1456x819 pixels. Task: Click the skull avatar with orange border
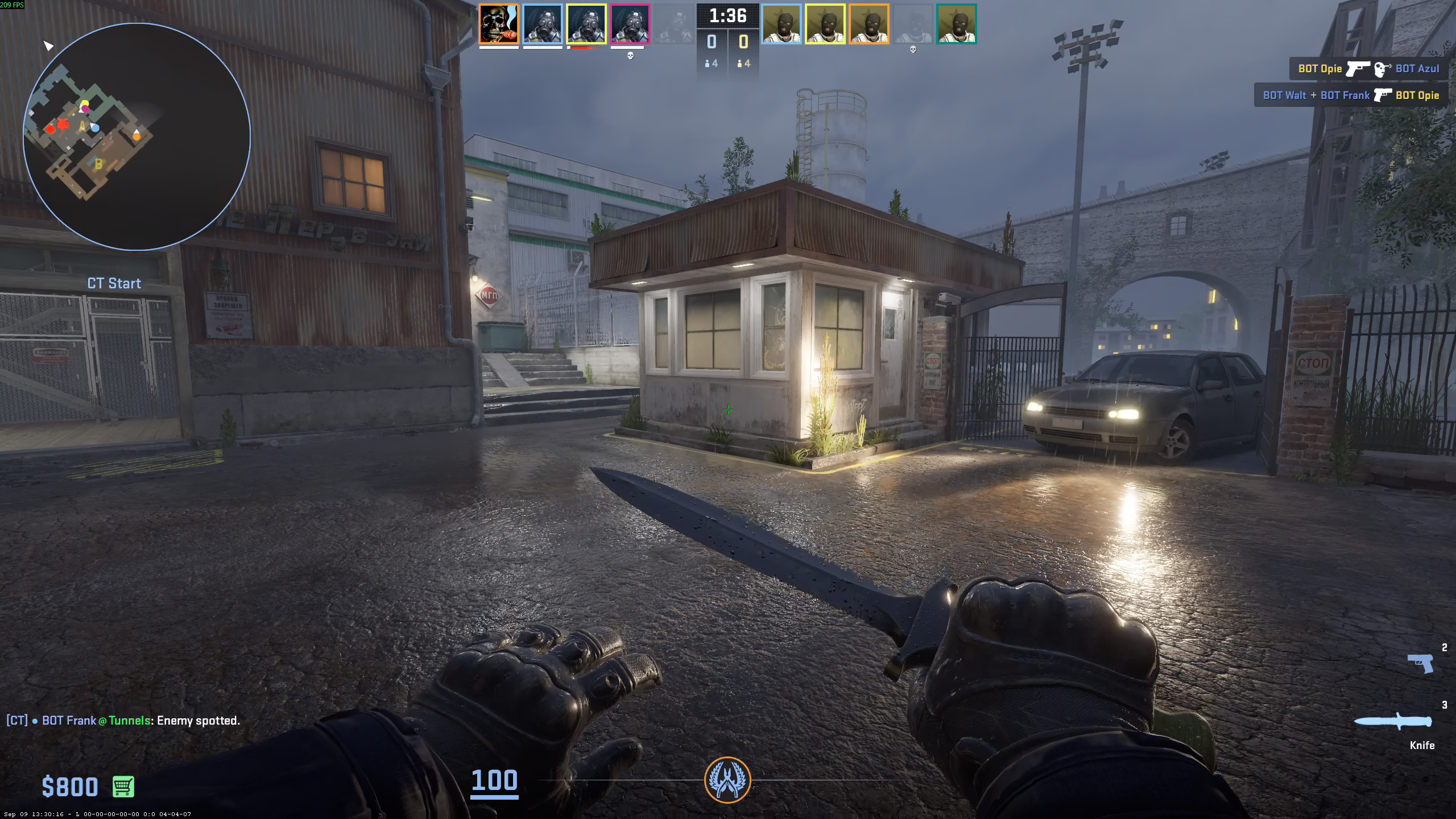coord(499,24)
